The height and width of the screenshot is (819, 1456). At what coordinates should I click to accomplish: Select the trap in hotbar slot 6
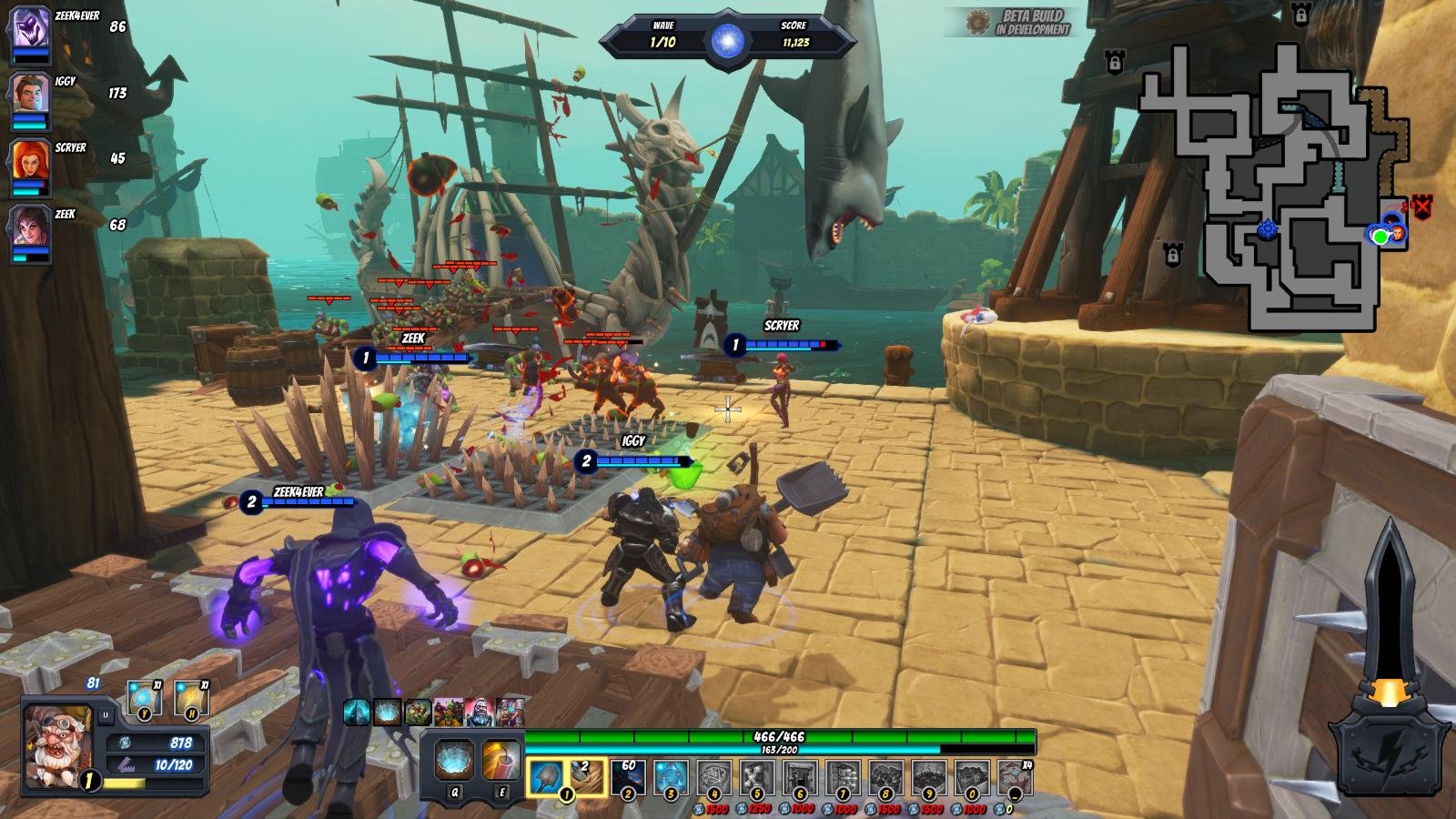pos(801,776)
